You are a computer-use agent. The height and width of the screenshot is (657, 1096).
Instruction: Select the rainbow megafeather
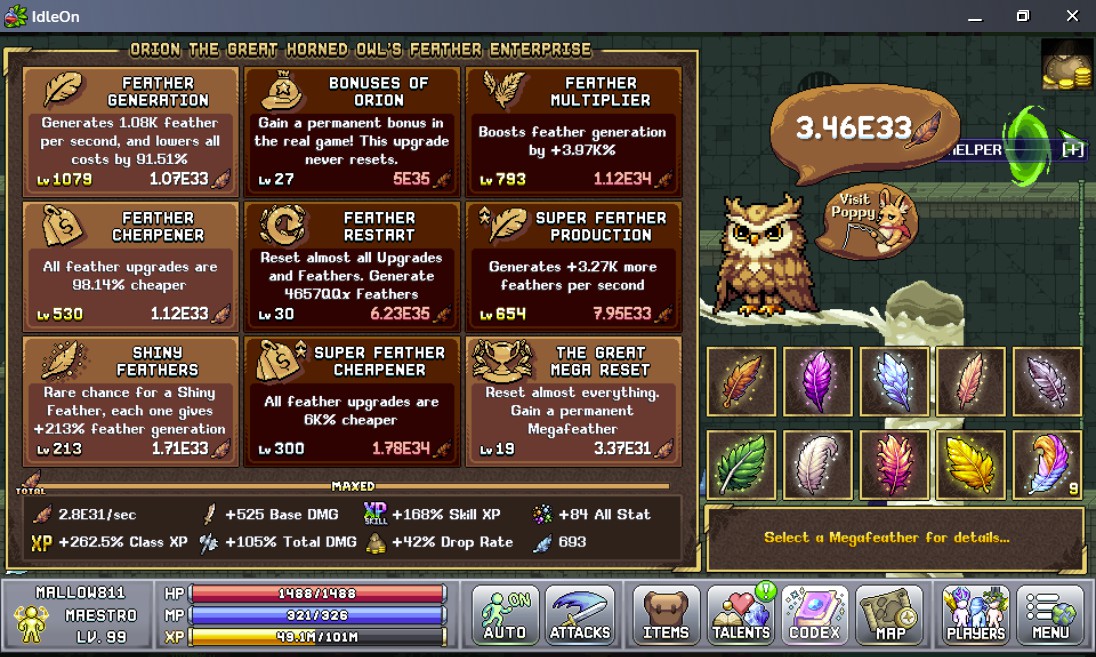pos(1047,464)
